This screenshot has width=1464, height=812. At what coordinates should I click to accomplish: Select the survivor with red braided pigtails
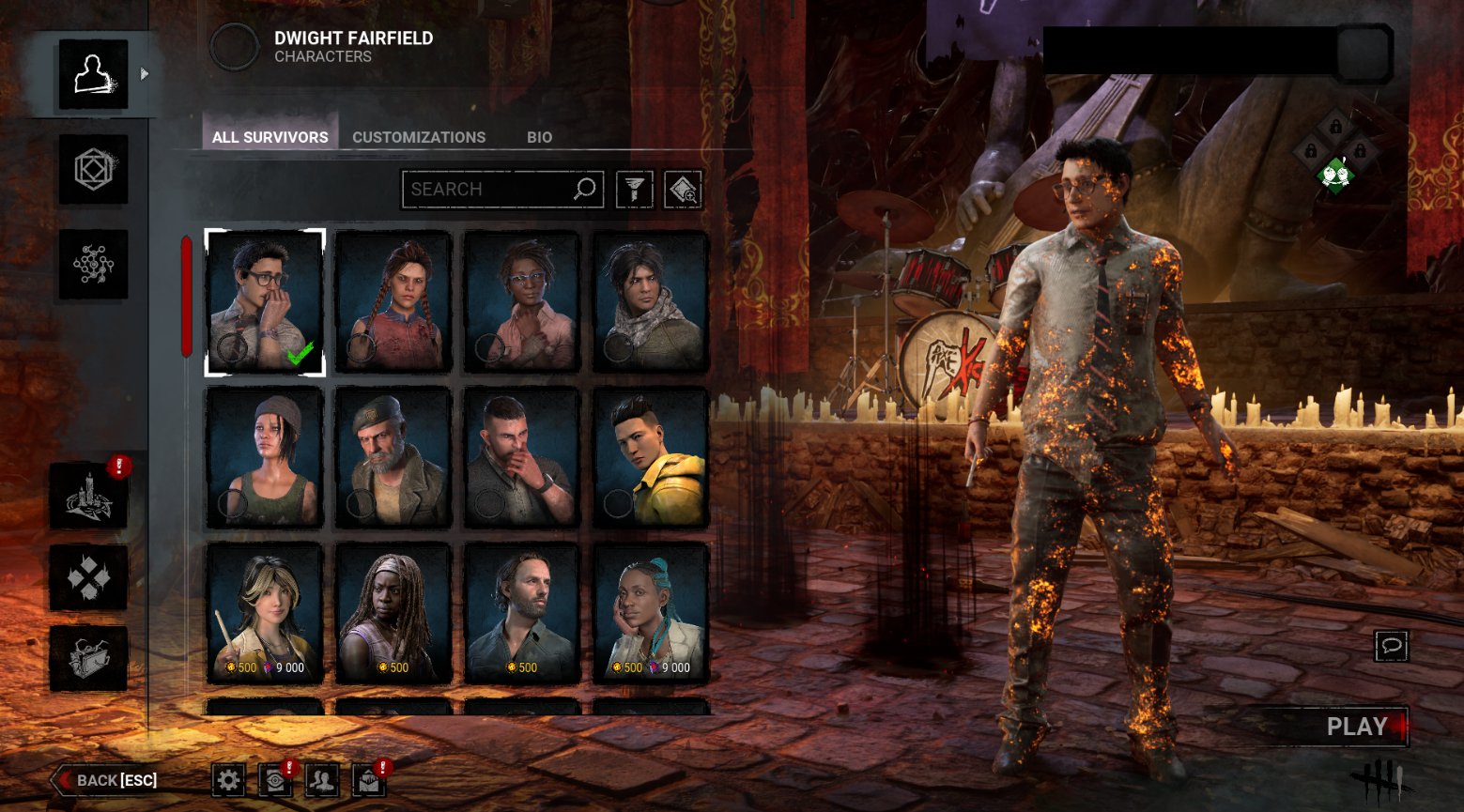click(x=393, y=301)
